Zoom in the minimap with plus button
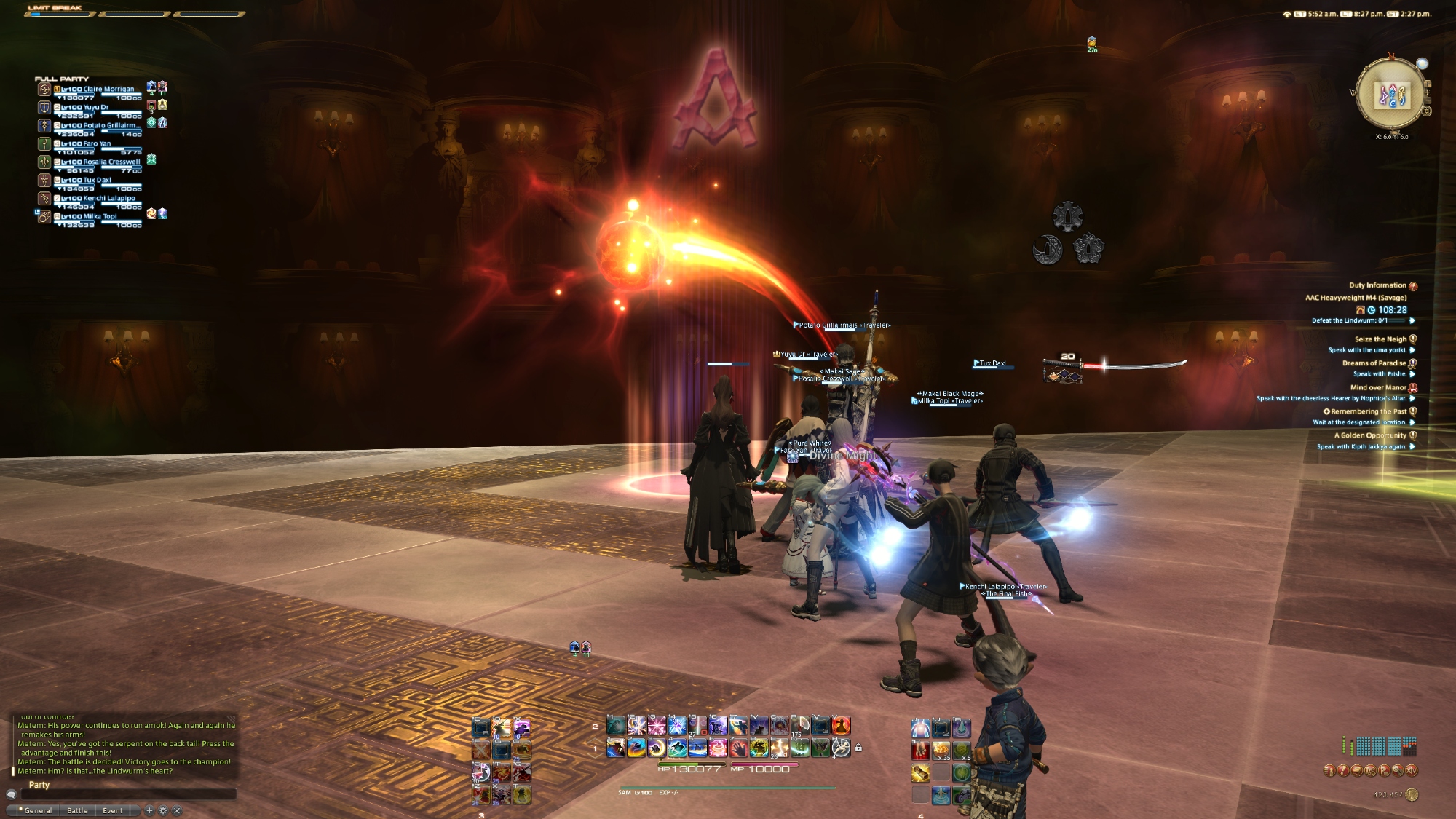The height and width of the screenshot is (819, 1456). coord(1427,84)
